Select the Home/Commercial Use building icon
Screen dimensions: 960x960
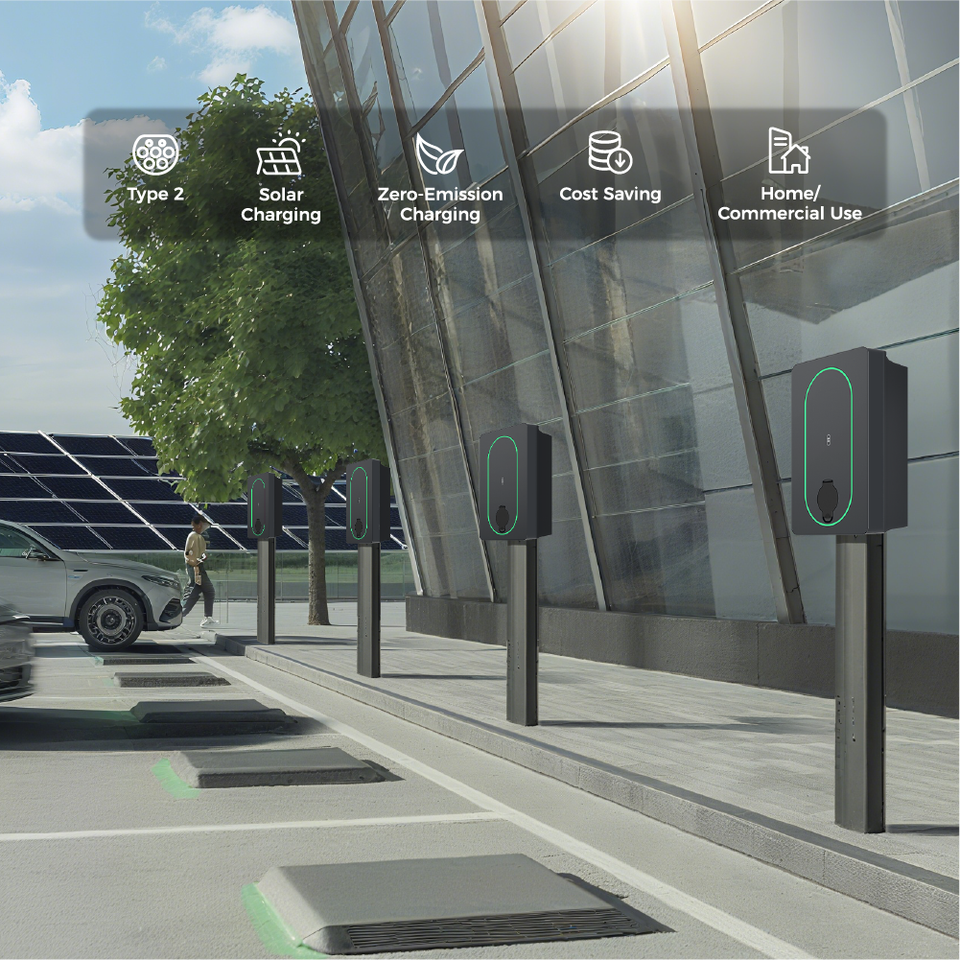coord(788,151)
